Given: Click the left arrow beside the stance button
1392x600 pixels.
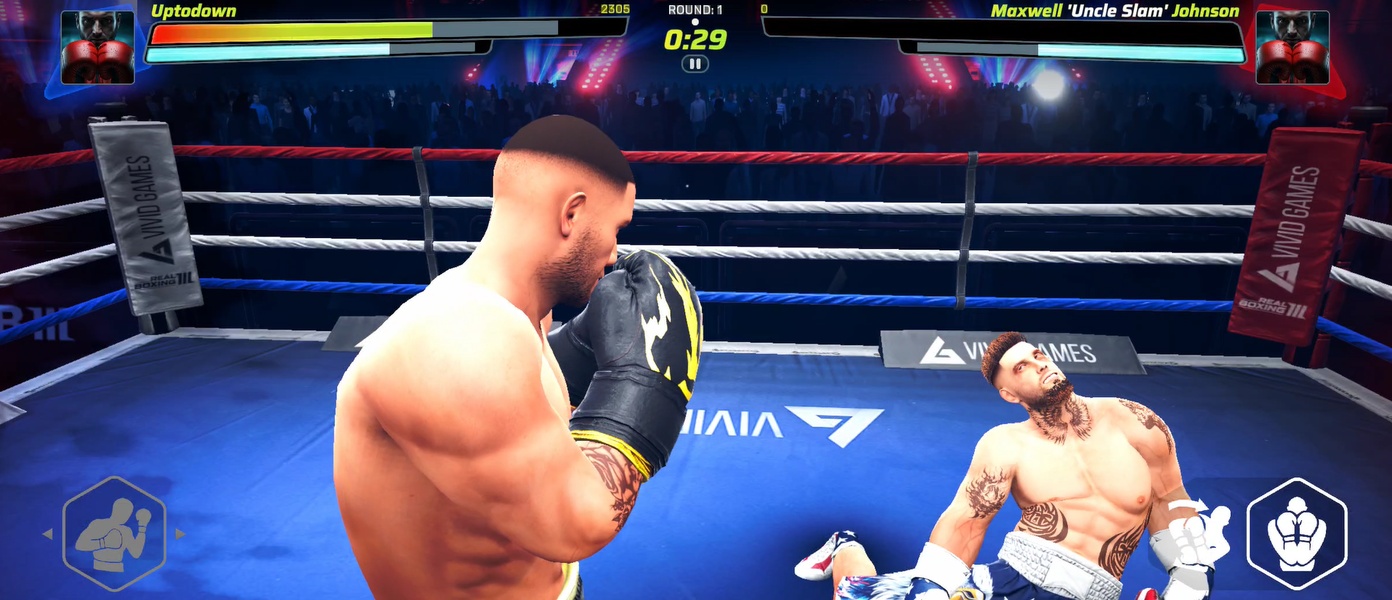Looking at the screenshot, I should coord(47,534).
